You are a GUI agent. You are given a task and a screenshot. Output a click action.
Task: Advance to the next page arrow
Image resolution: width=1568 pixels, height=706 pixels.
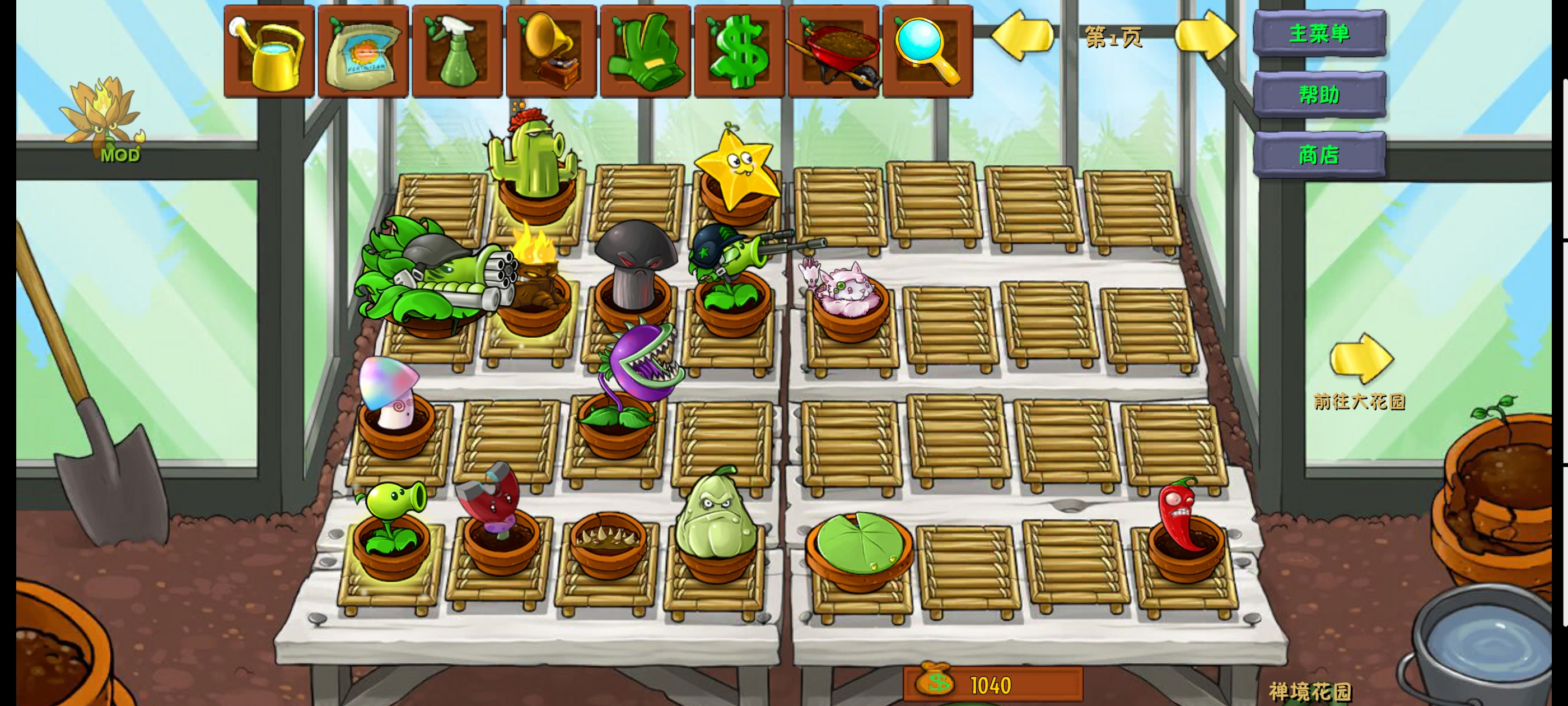coord(1205,35)
